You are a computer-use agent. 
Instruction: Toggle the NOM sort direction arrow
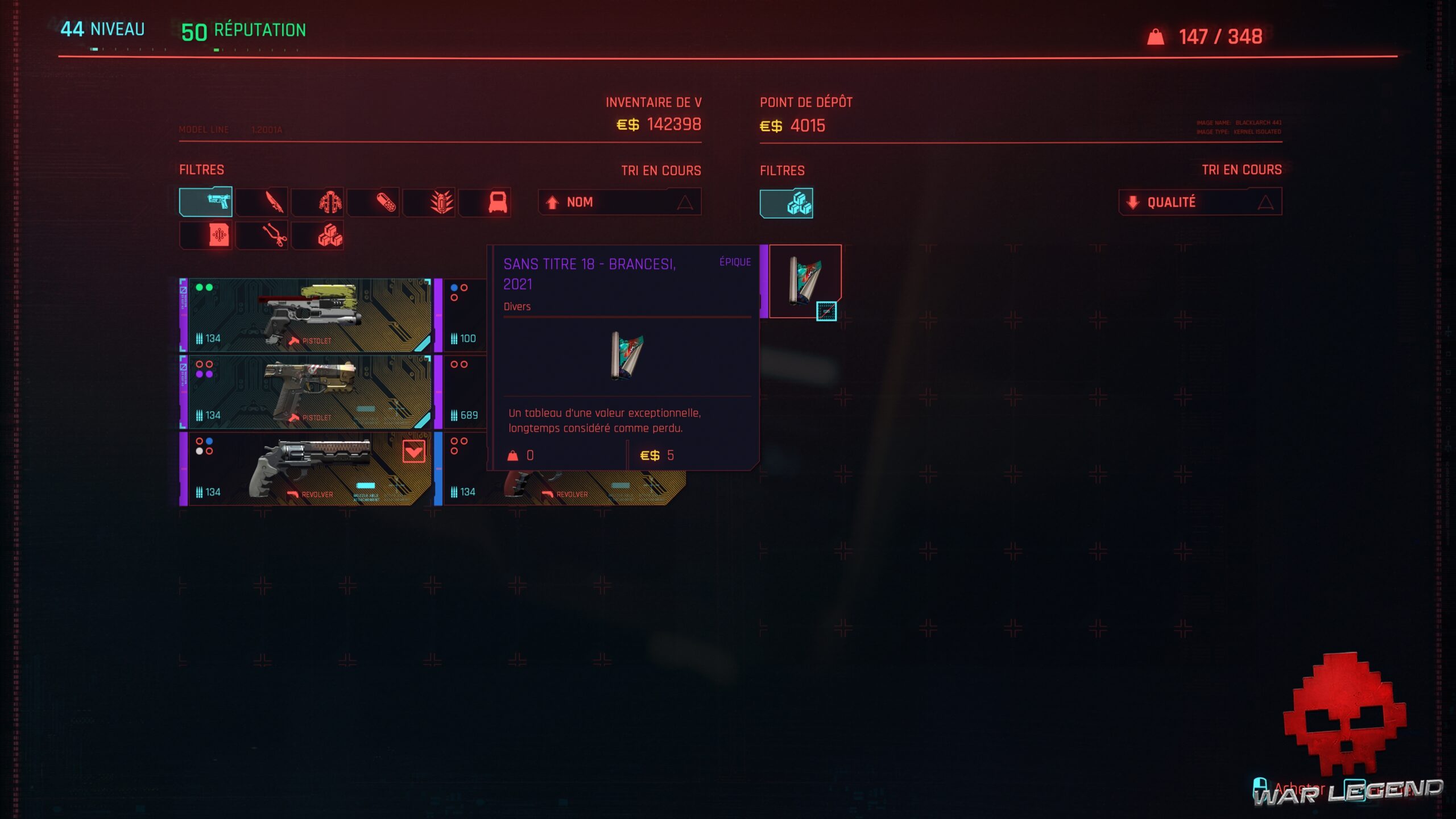pos(551,202)
